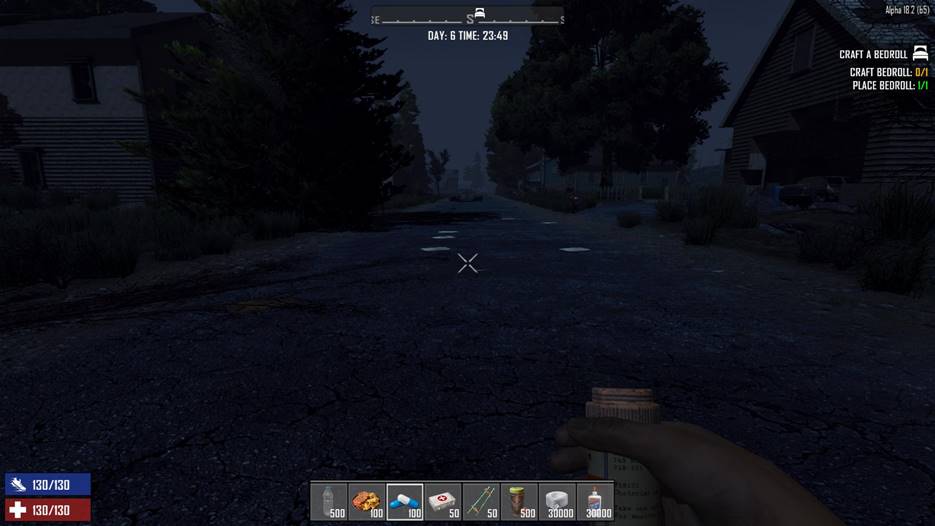Choose the blue and white pills slot

[x=405, y=501]
